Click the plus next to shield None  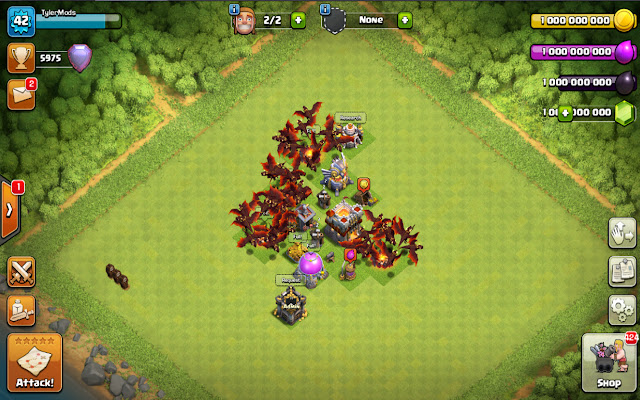[x=404, y=20]
